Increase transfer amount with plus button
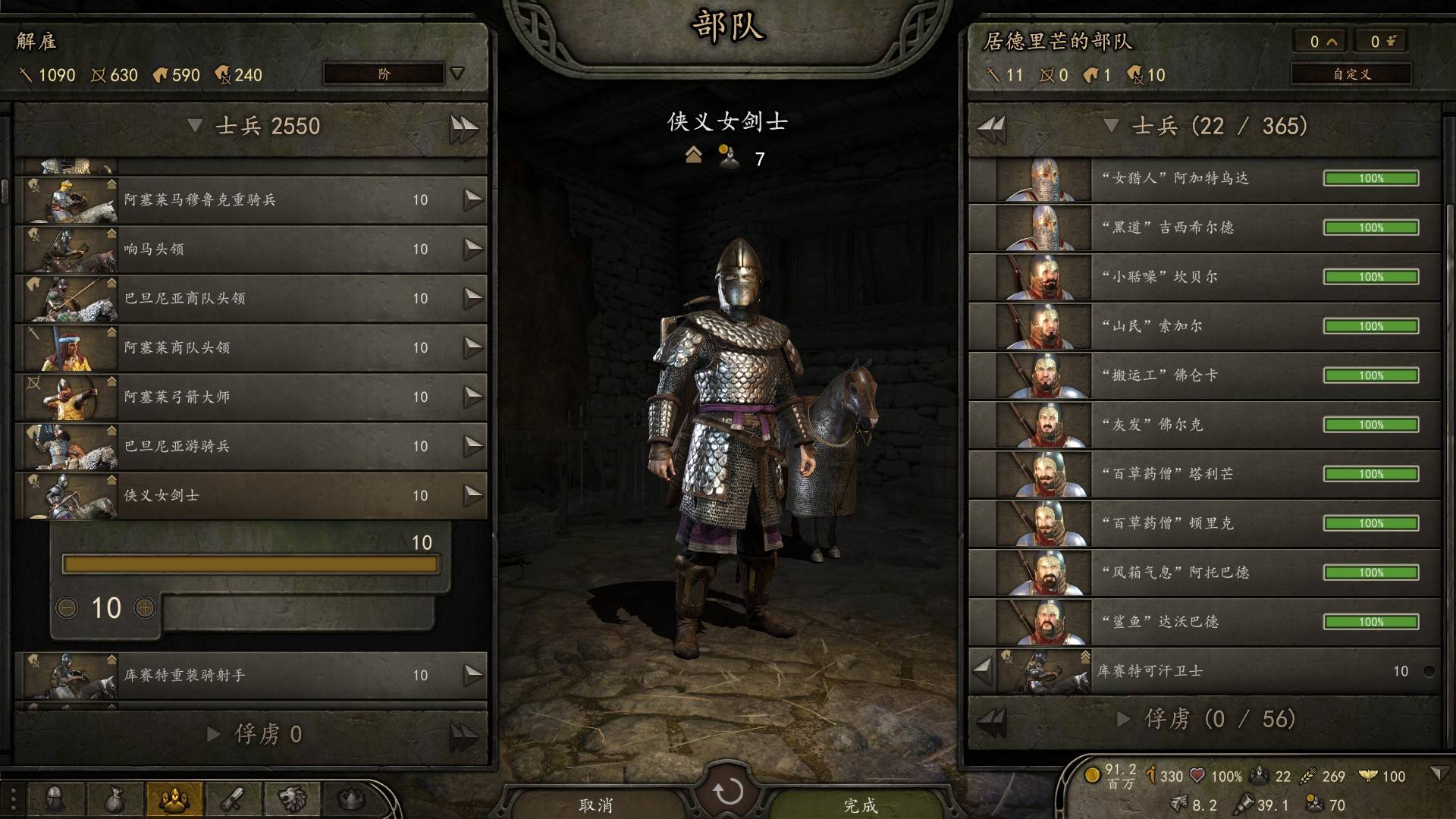Screen dimensions: 1456x819 pyautogui.click(x=145, y=607)
